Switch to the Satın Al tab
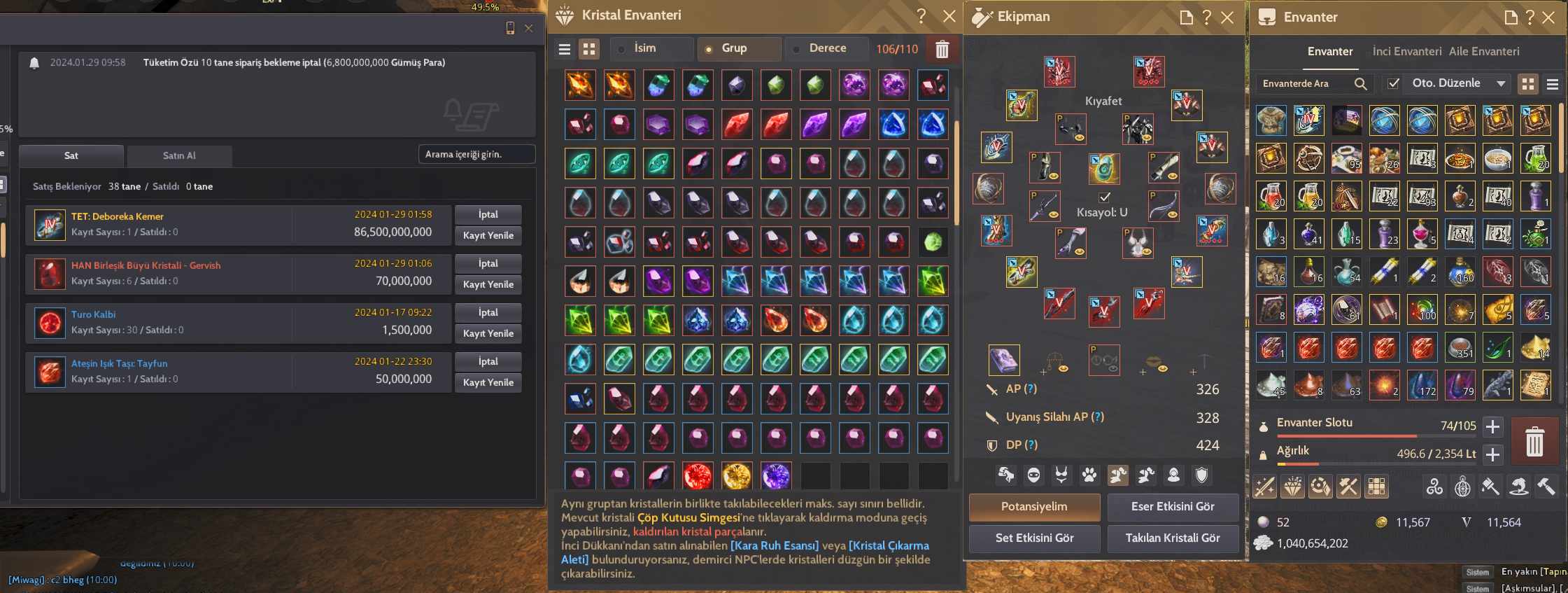This screenshot has height=593, width=1568. [x=179, y=155]
